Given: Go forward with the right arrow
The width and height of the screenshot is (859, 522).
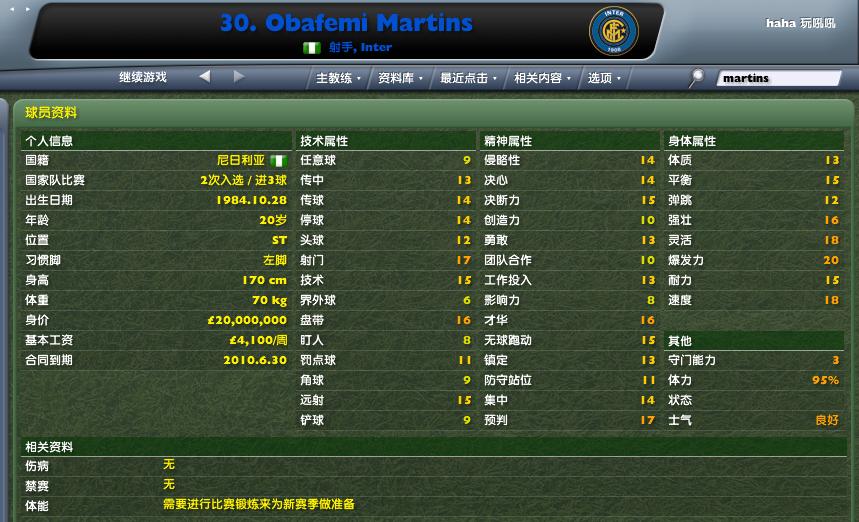Looking at the screenshot, I should click(239, 76).
